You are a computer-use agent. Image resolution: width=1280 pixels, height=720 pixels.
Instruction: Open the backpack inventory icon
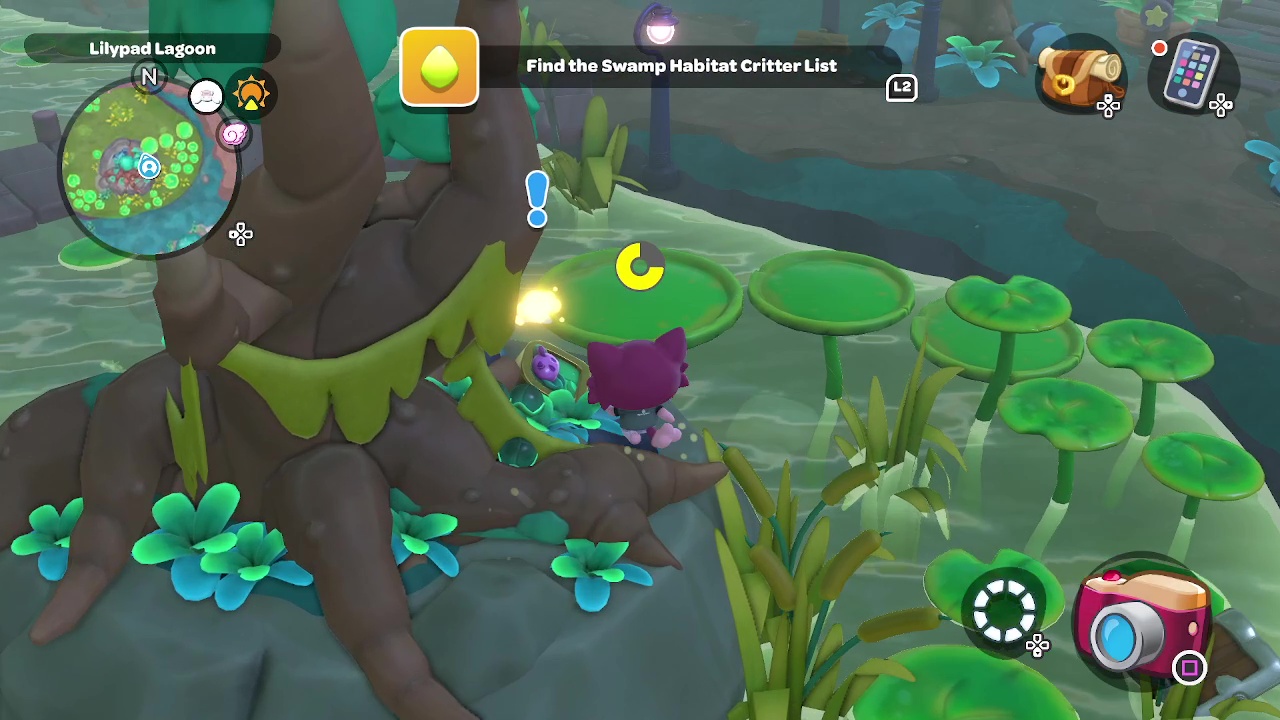1082,75
